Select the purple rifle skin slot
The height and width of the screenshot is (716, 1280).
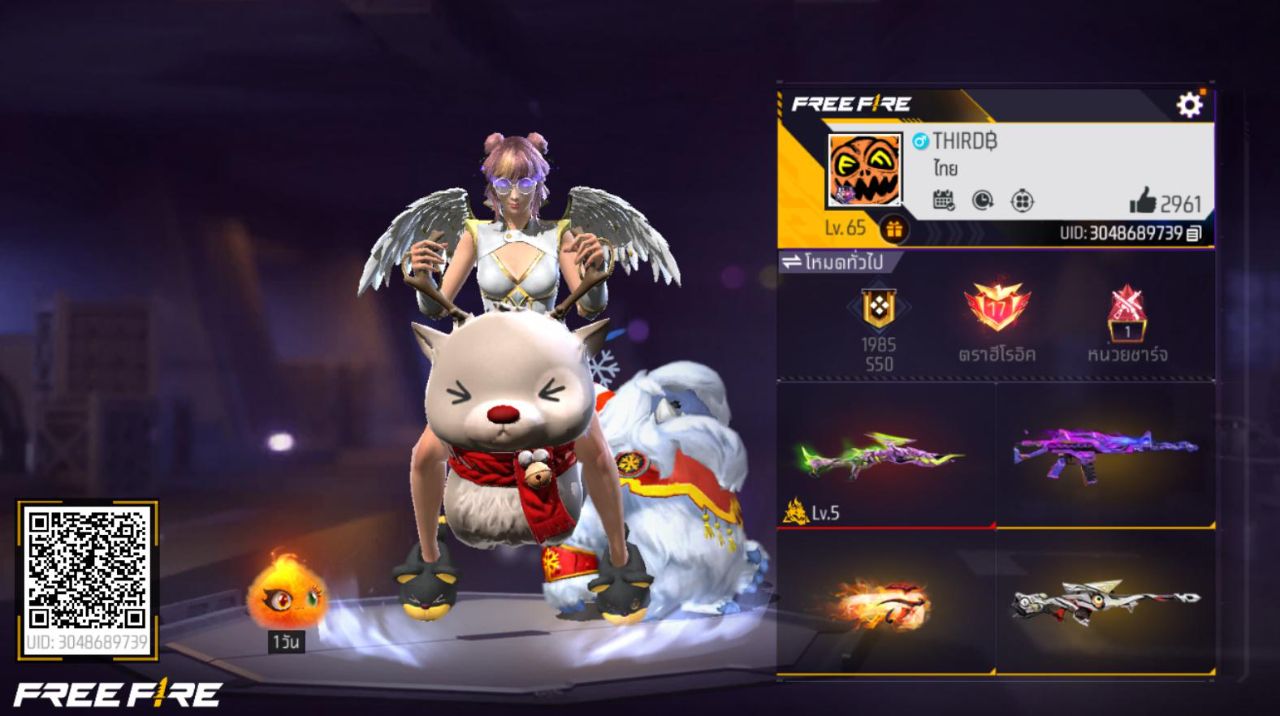point(1105,455)
